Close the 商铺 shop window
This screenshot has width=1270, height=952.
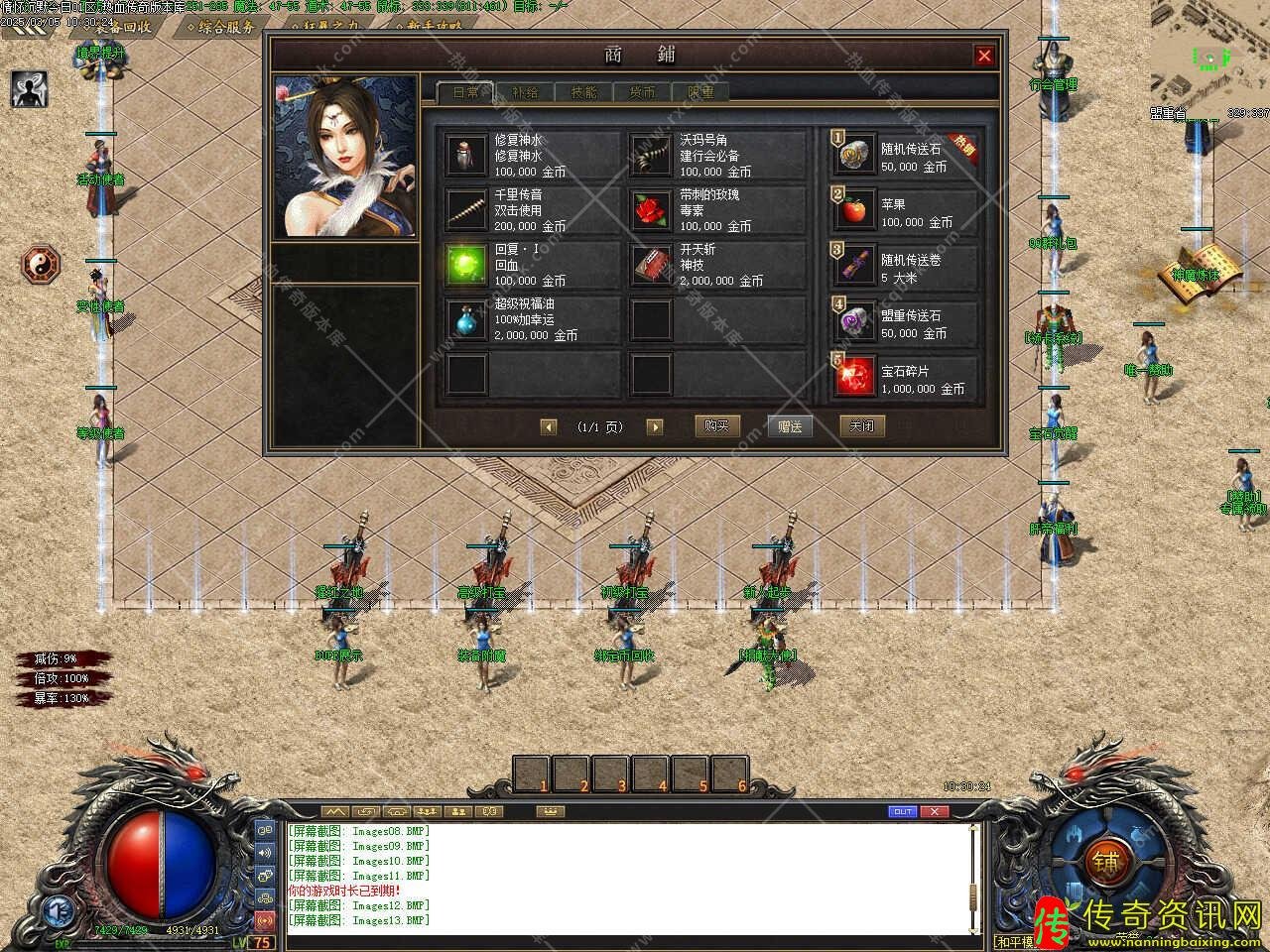point(983,56)
